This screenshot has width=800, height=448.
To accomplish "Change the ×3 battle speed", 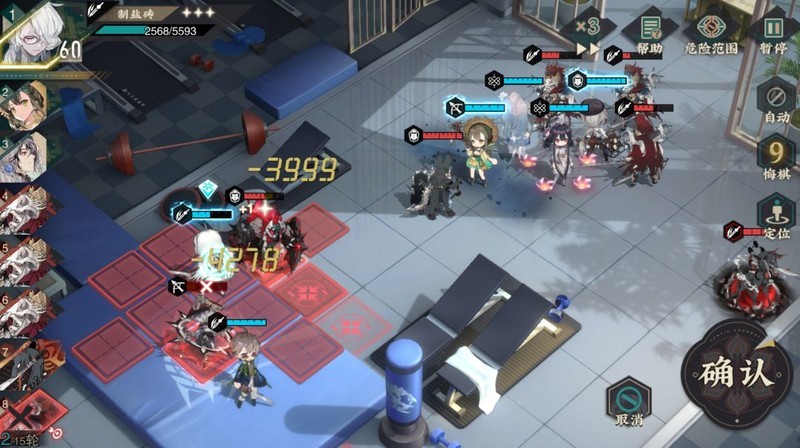I will coord(586,27).
